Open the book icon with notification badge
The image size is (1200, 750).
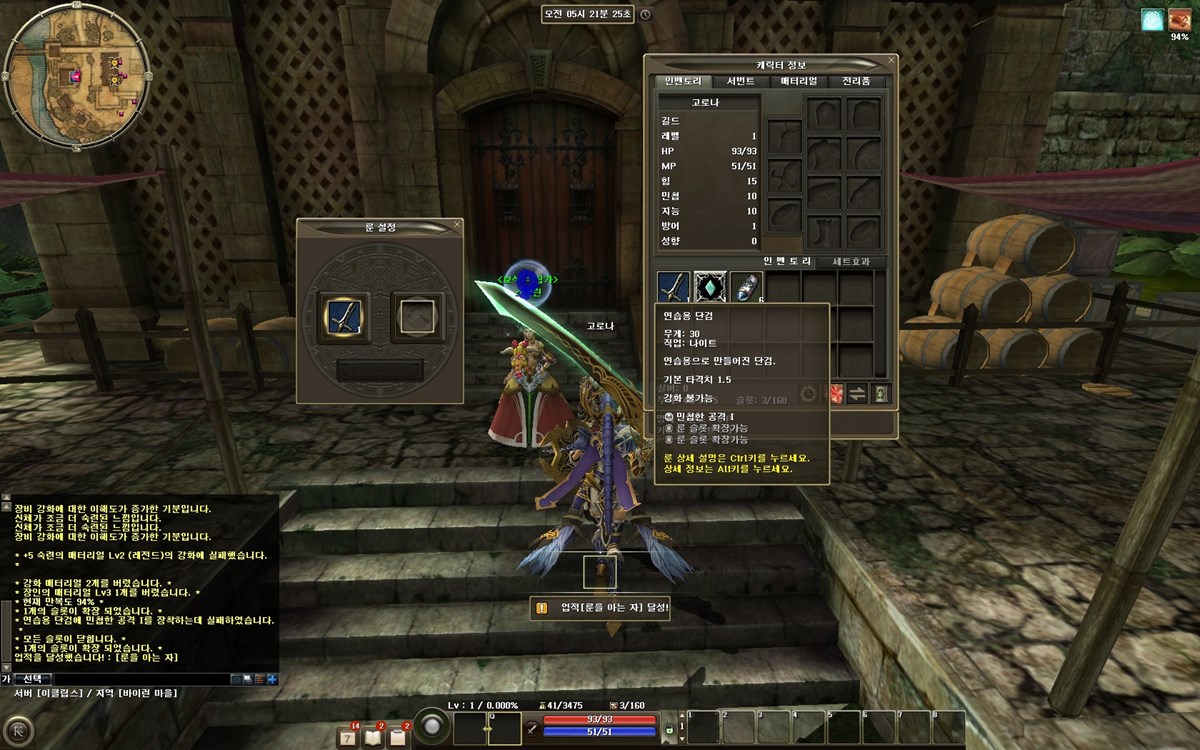coord(373,737)
